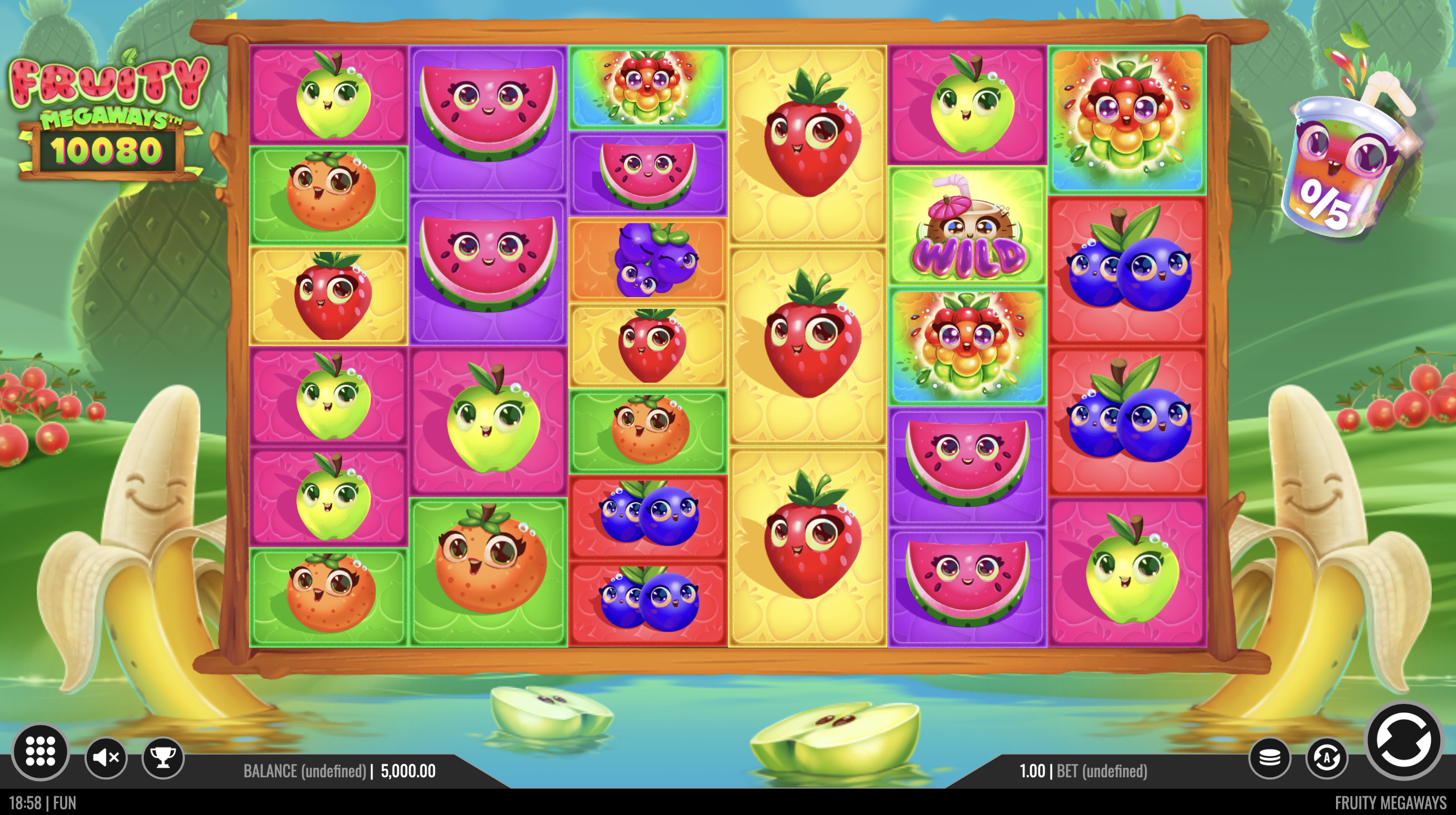This screenshot has width=1456, height=815.
Task: Open the nine-dot game menu
Action: (40, 752)
